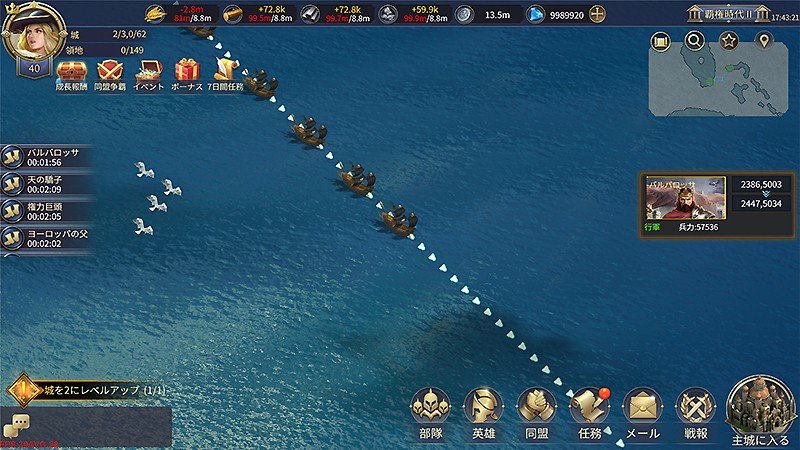Open the star favorites icon

pos(730,41)
